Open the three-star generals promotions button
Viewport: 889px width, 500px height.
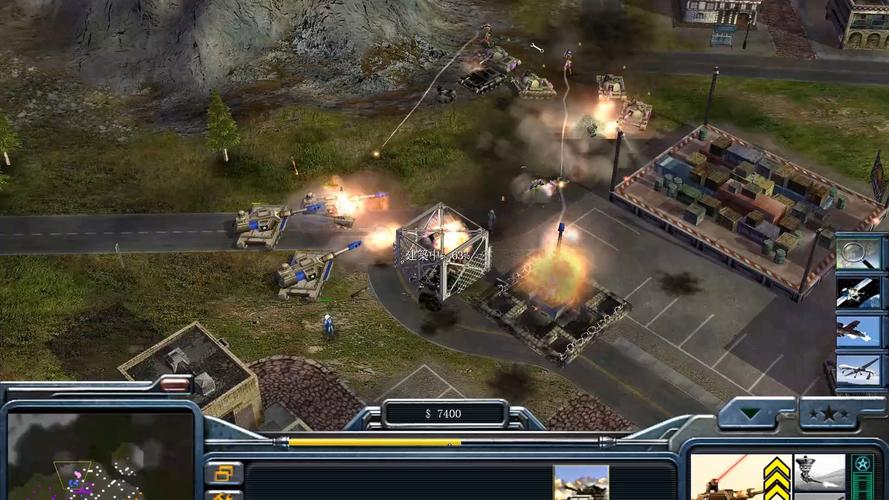coord(828,413)
